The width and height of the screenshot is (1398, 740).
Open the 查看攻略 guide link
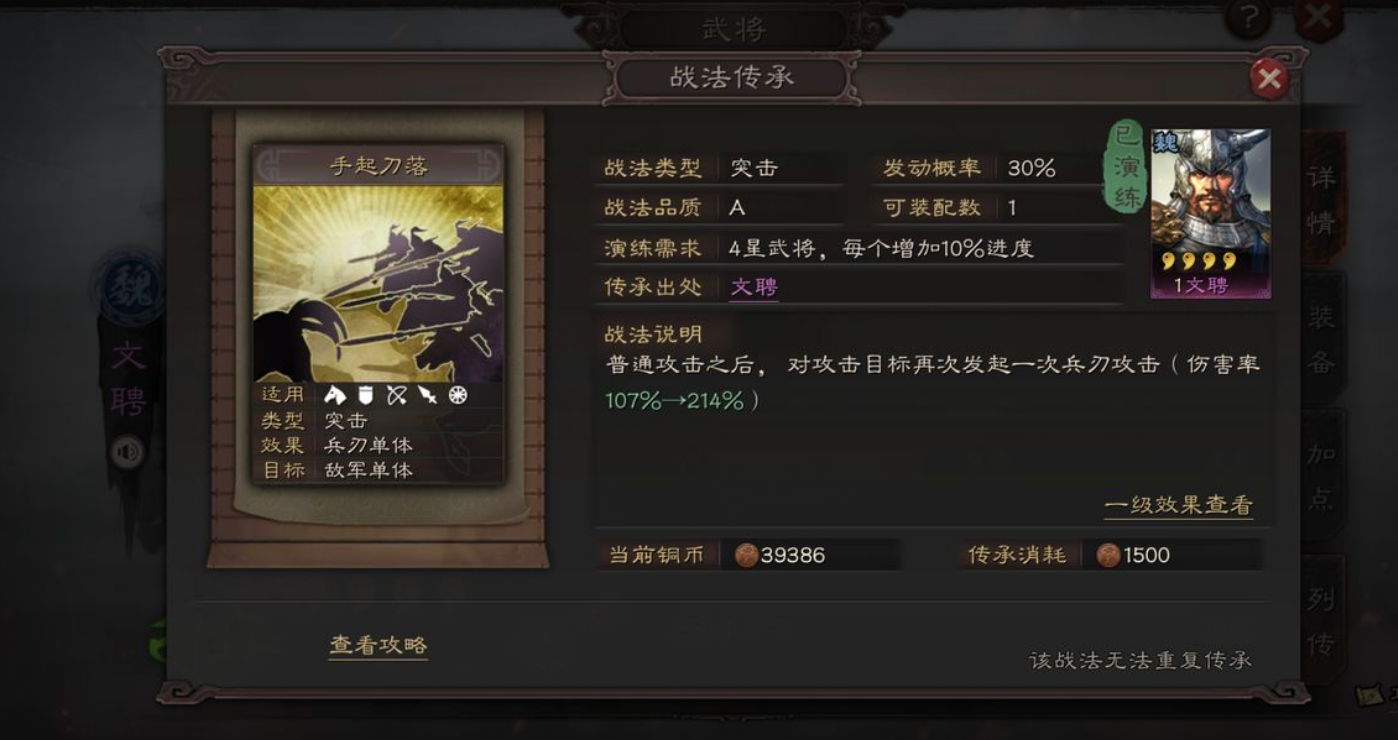coord(377,647)
